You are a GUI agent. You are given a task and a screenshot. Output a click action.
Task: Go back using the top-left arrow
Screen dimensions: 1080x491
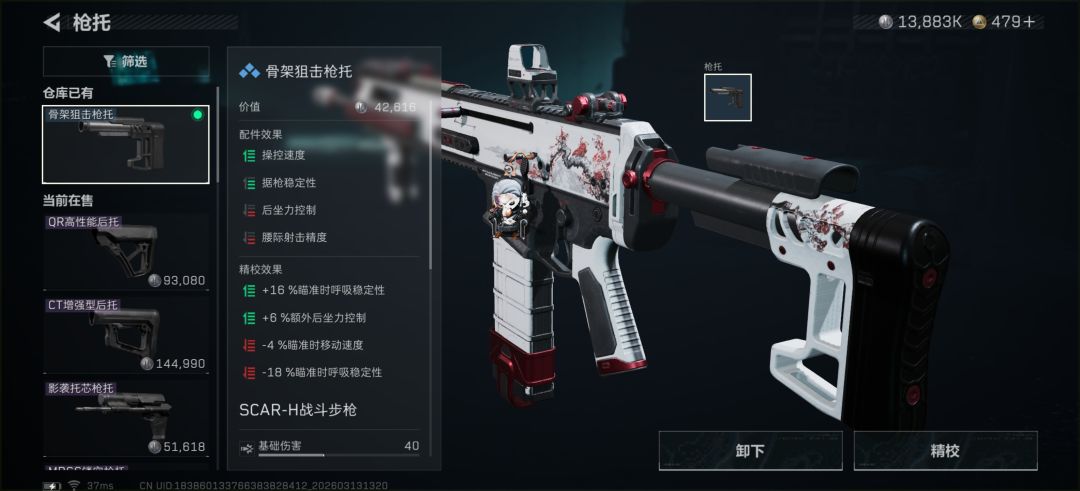[x=52, y=22]
